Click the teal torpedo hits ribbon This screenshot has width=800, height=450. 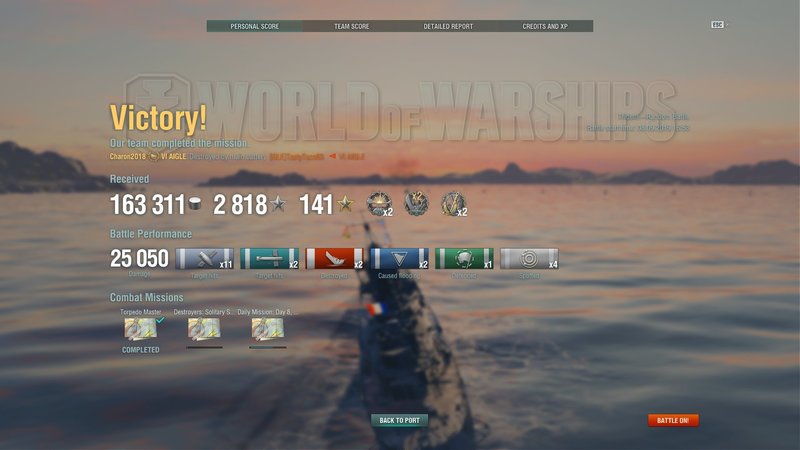tap(269, 259)
